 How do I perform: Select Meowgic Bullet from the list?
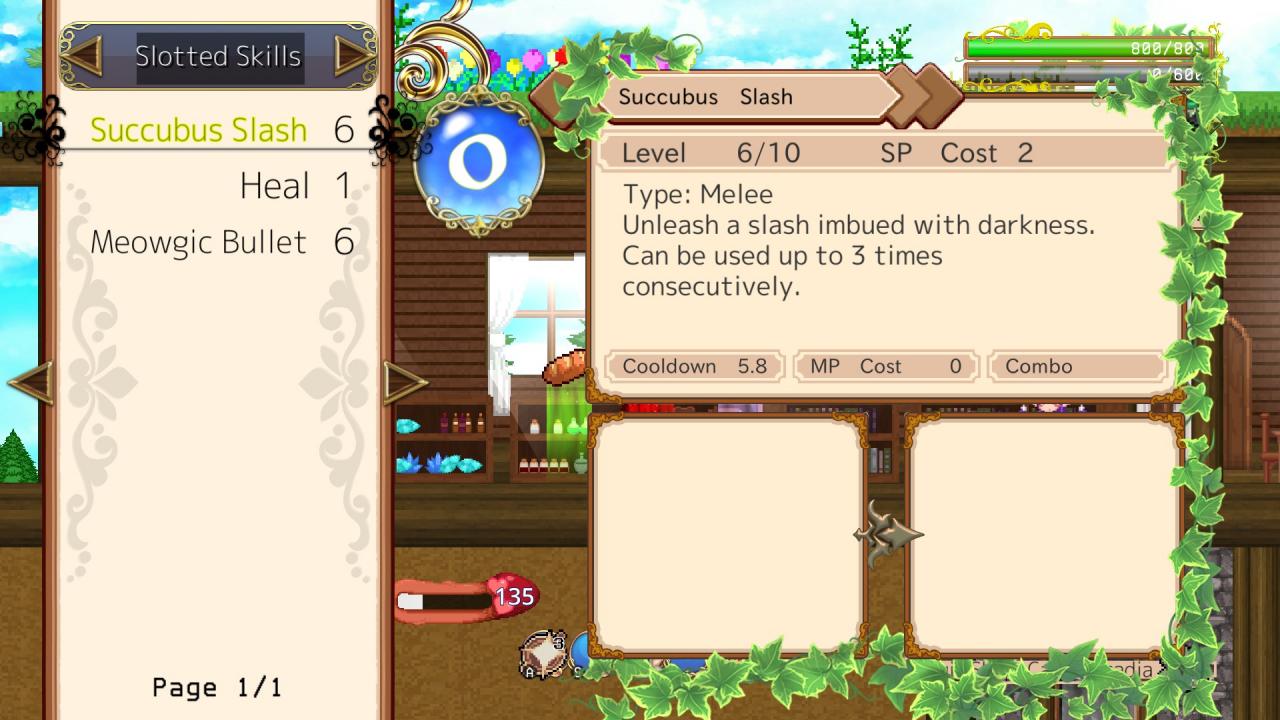pos(198,242)
